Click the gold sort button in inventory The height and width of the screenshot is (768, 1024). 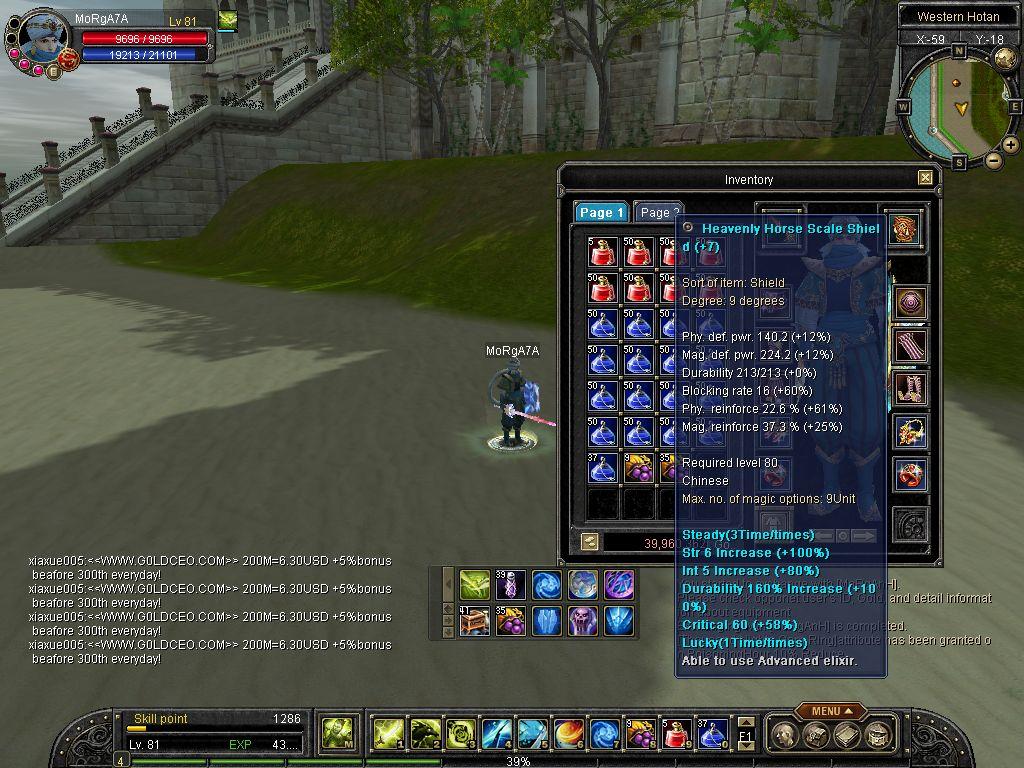click(589, 541)
